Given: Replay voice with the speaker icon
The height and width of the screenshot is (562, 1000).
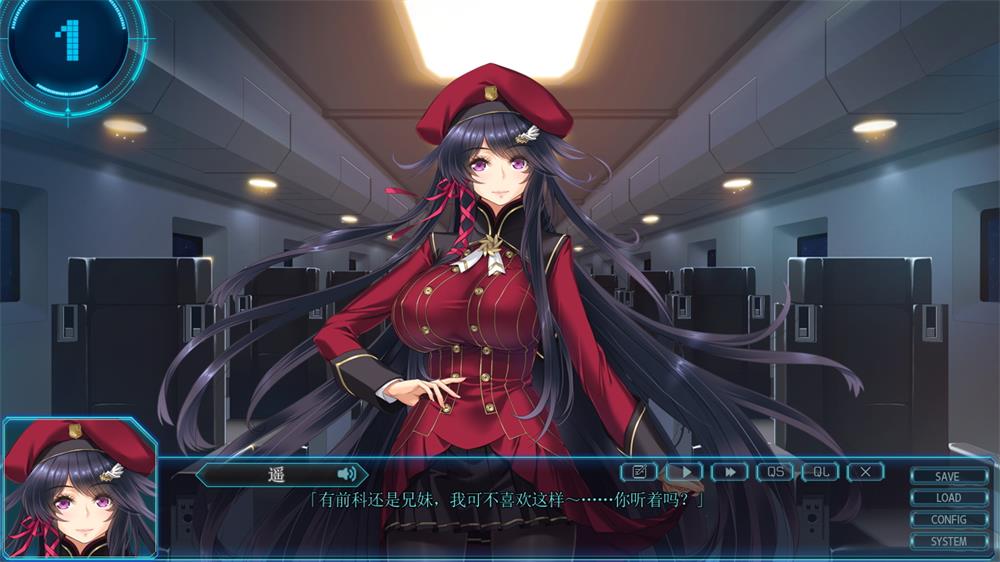Looking at the screenshot, I should coord(346,474).
